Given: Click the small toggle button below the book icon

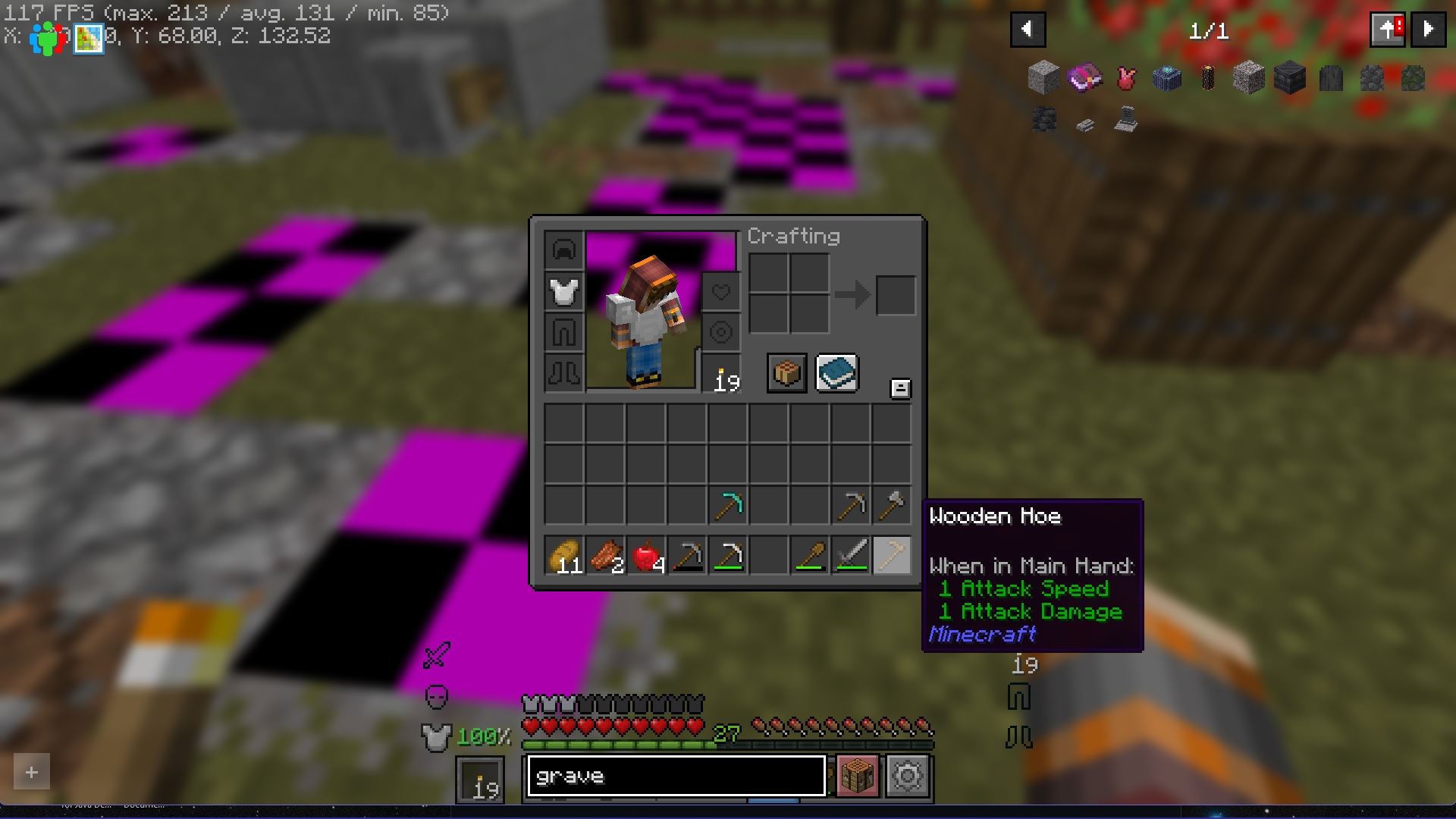Looking at the screenshot, I should 899,388.
